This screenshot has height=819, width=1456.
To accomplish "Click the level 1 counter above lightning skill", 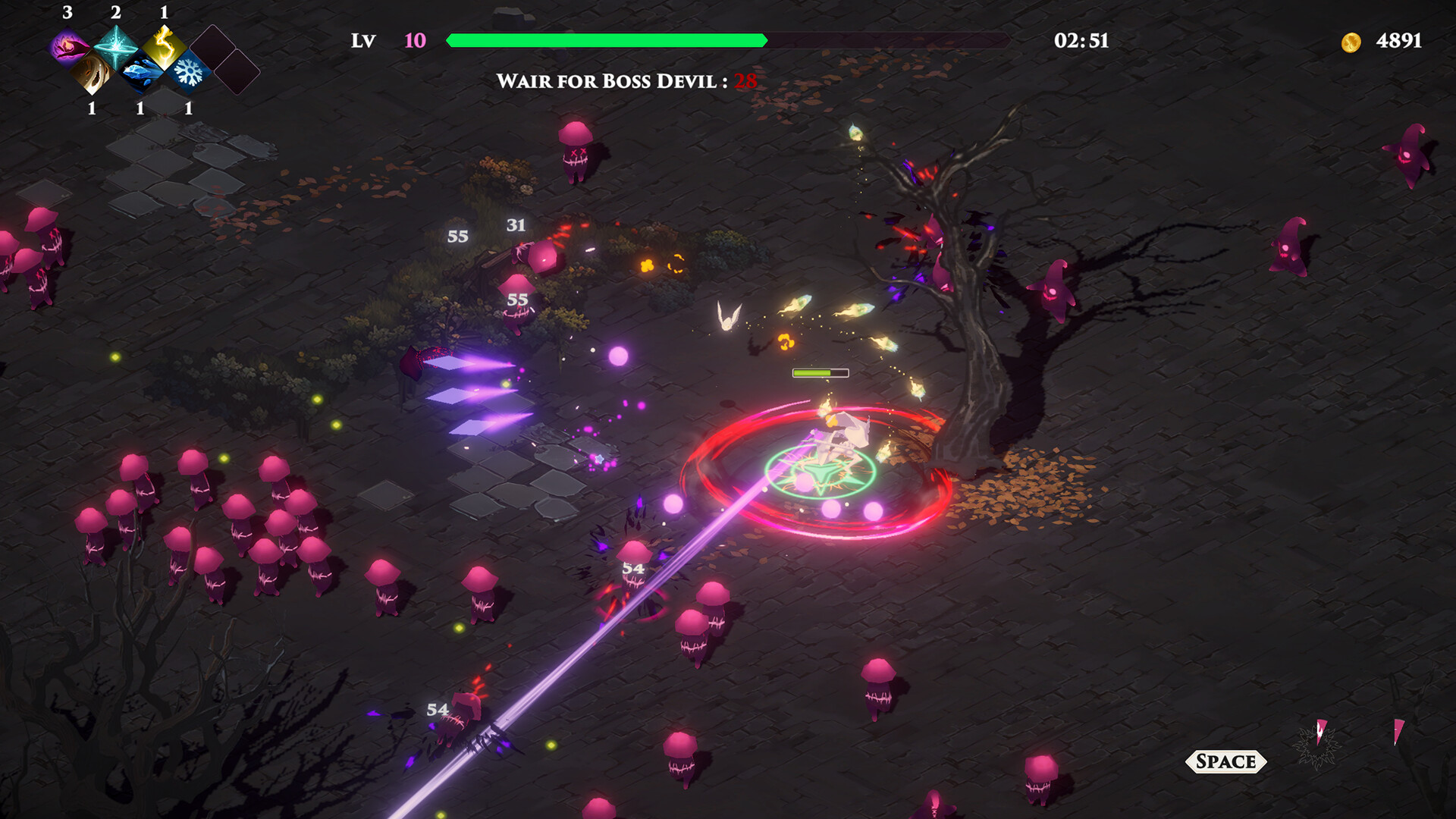I will 165,13.
